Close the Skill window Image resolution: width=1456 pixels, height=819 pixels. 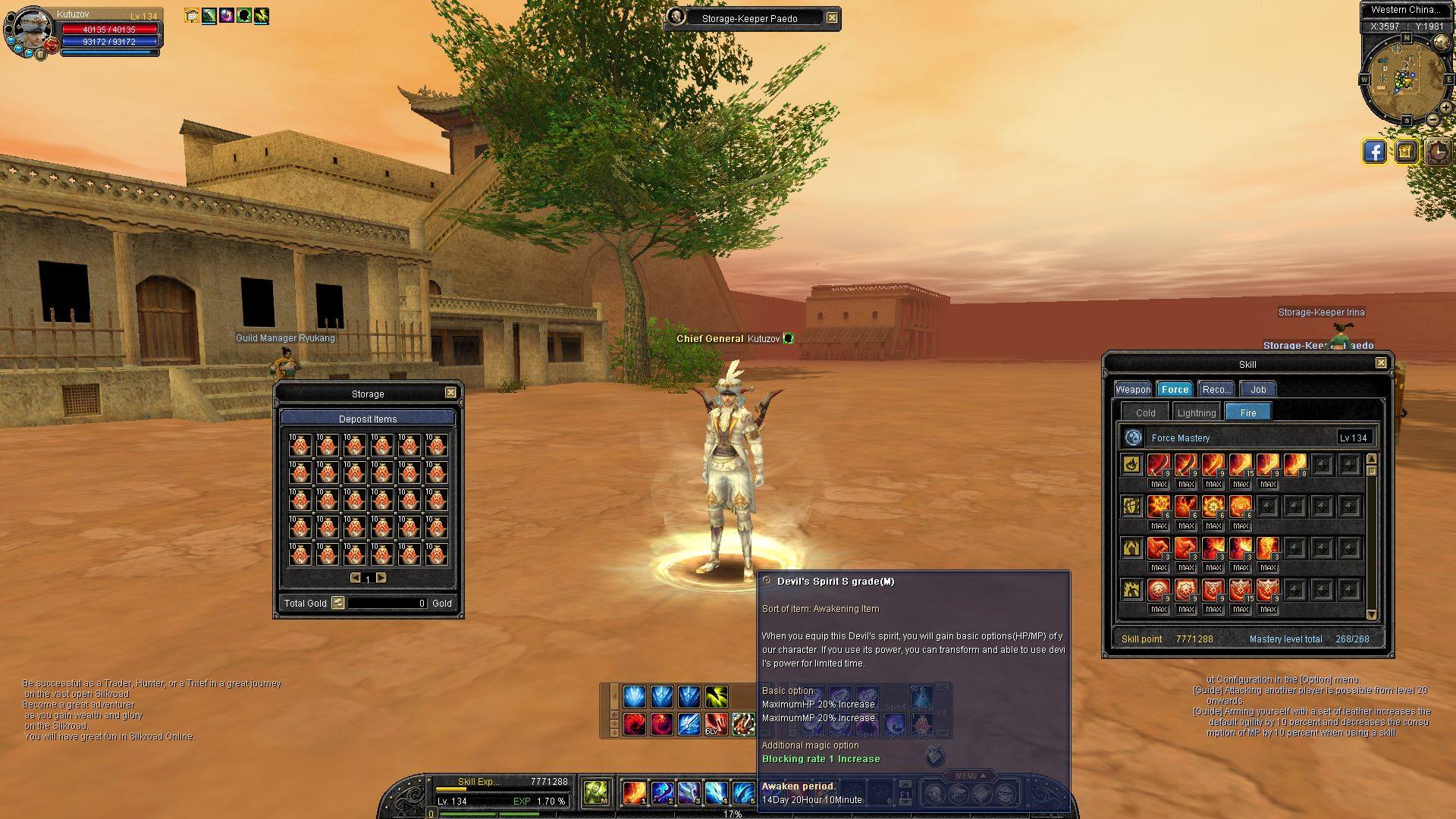1381,363
